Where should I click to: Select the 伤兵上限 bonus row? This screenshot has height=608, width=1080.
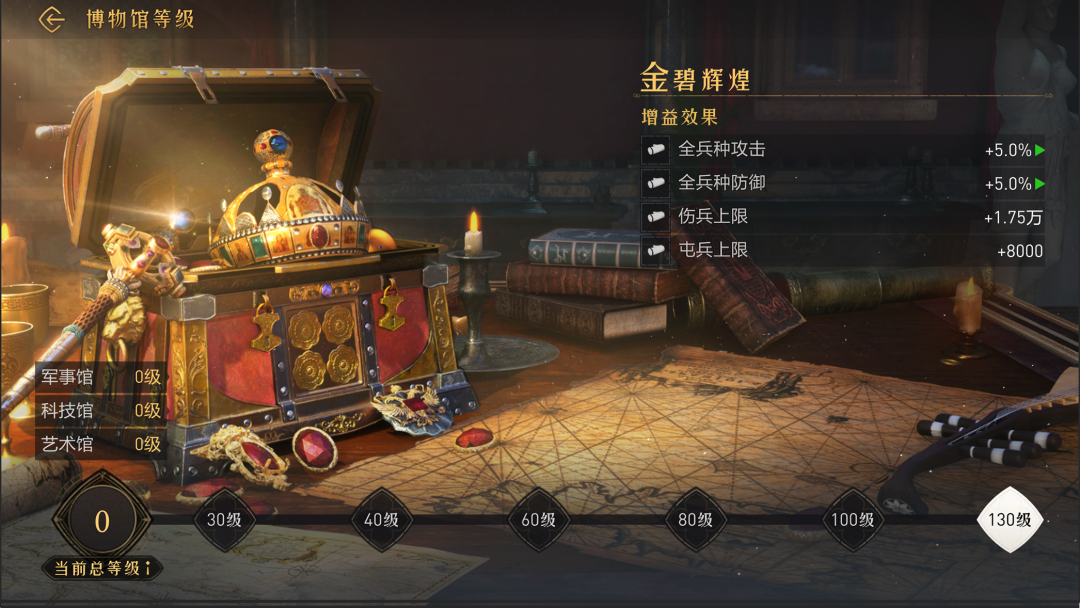pos(843,217)
